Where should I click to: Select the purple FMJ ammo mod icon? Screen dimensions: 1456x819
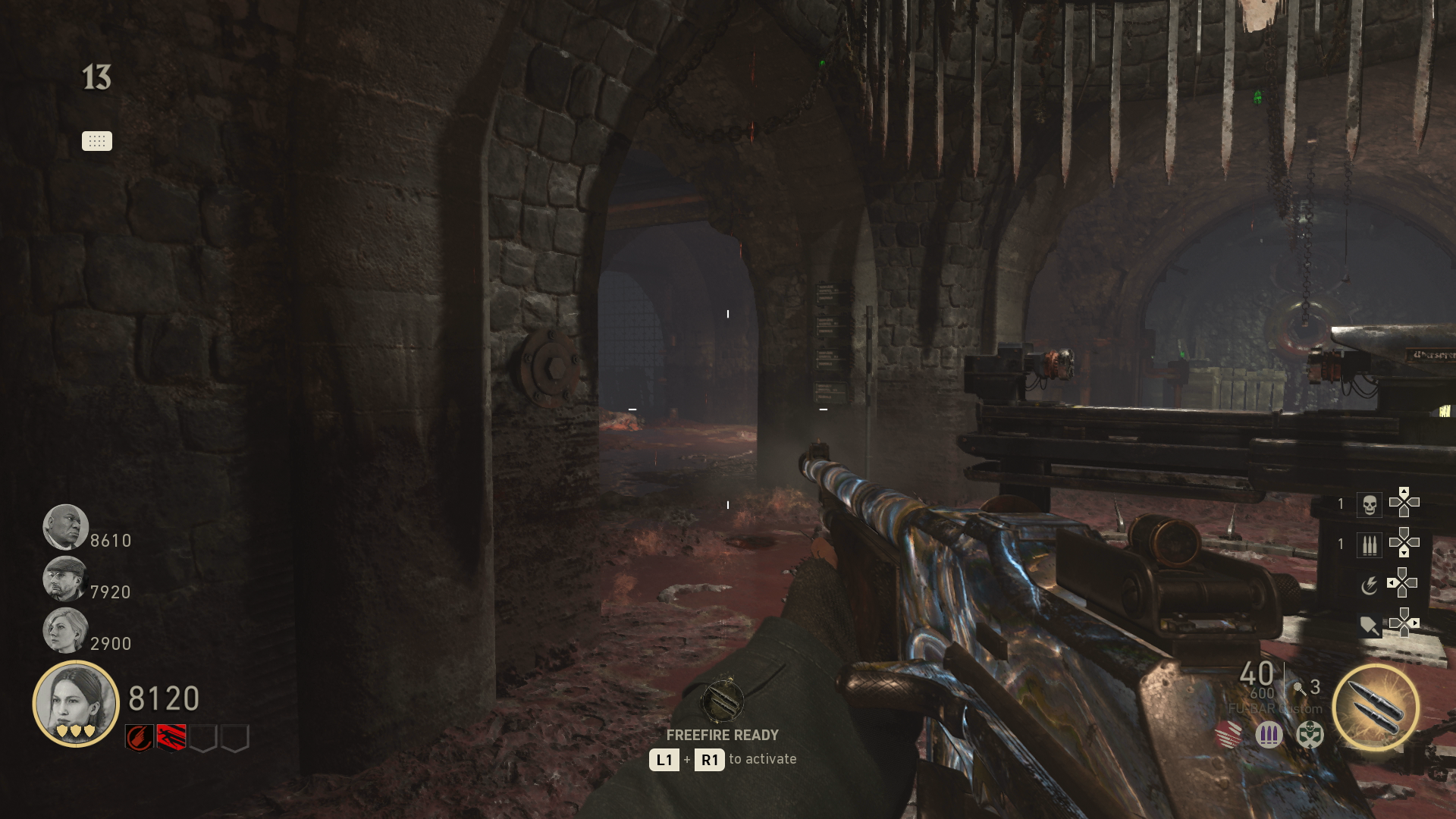point(1268,736)
